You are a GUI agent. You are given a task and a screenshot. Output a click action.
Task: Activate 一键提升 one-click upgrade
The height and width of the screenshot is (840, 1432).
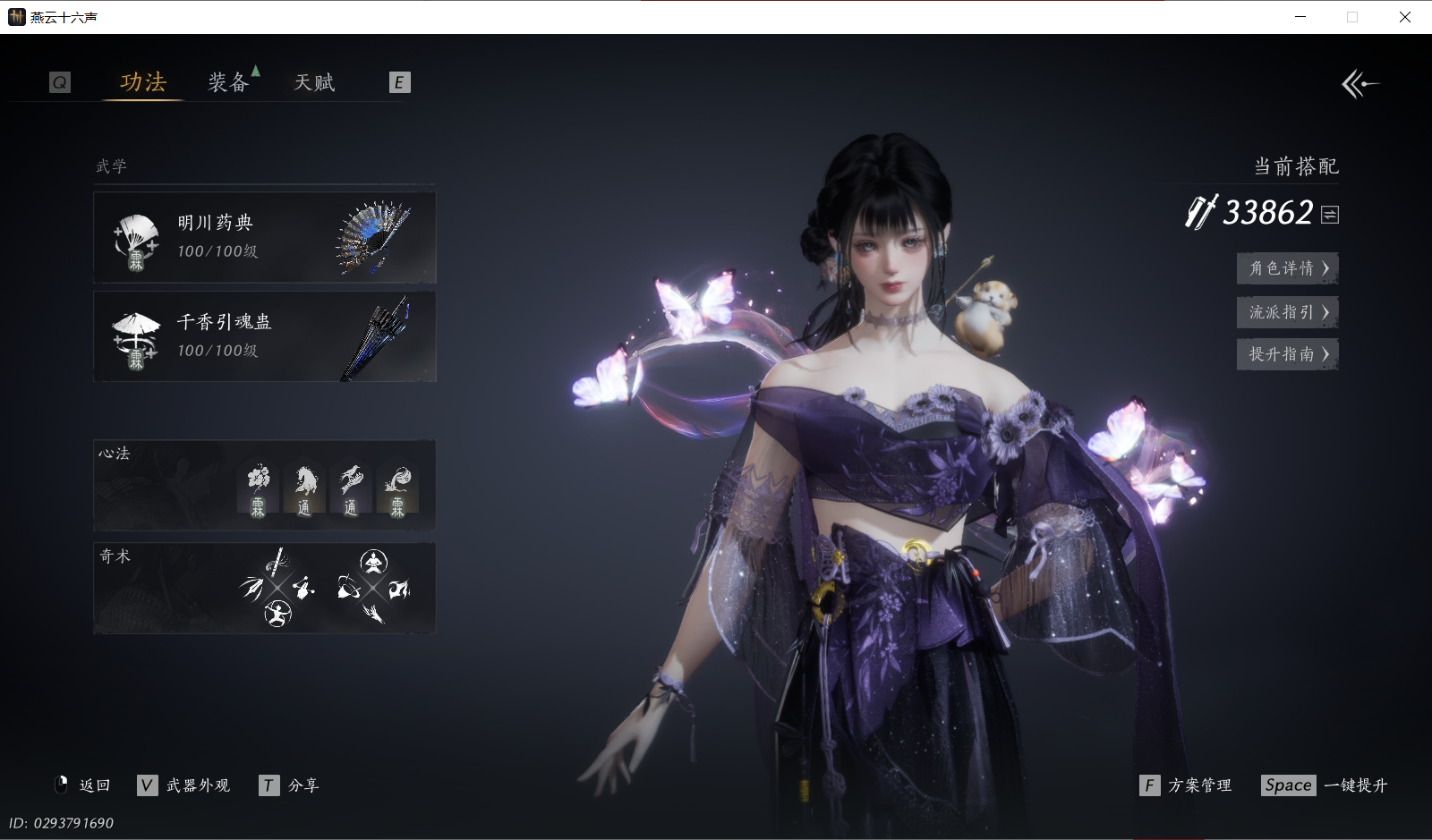1325,785
